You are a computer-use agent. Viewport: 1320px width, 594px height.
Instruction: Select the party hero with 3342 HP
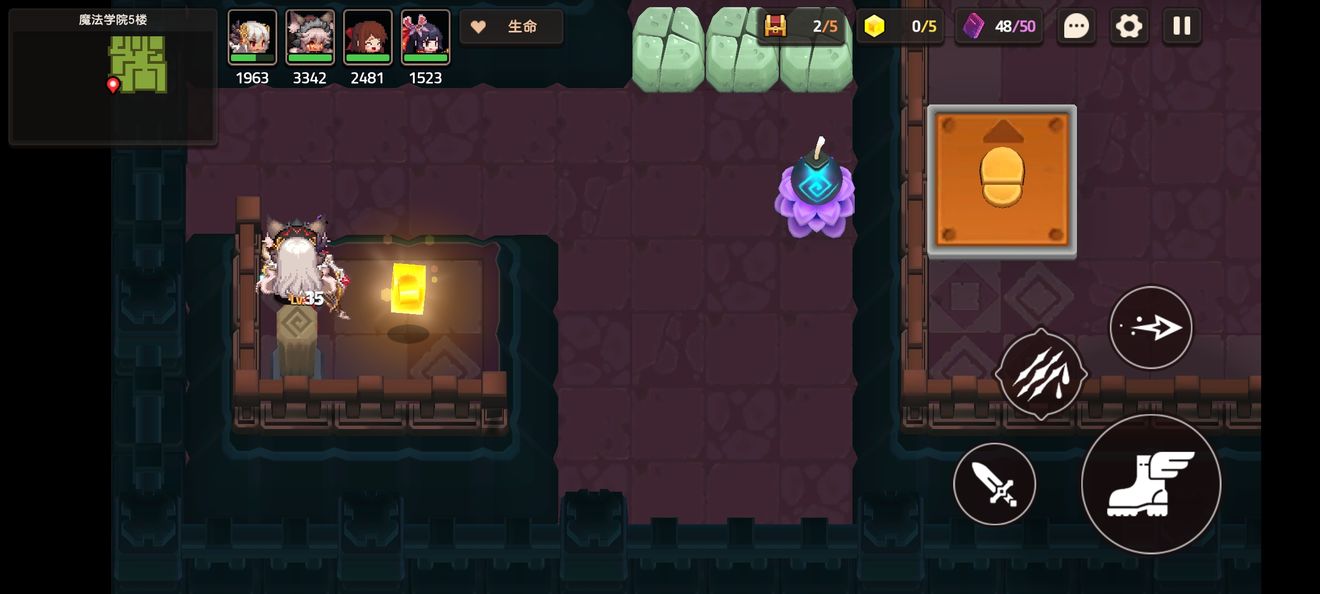click(310, 38)
